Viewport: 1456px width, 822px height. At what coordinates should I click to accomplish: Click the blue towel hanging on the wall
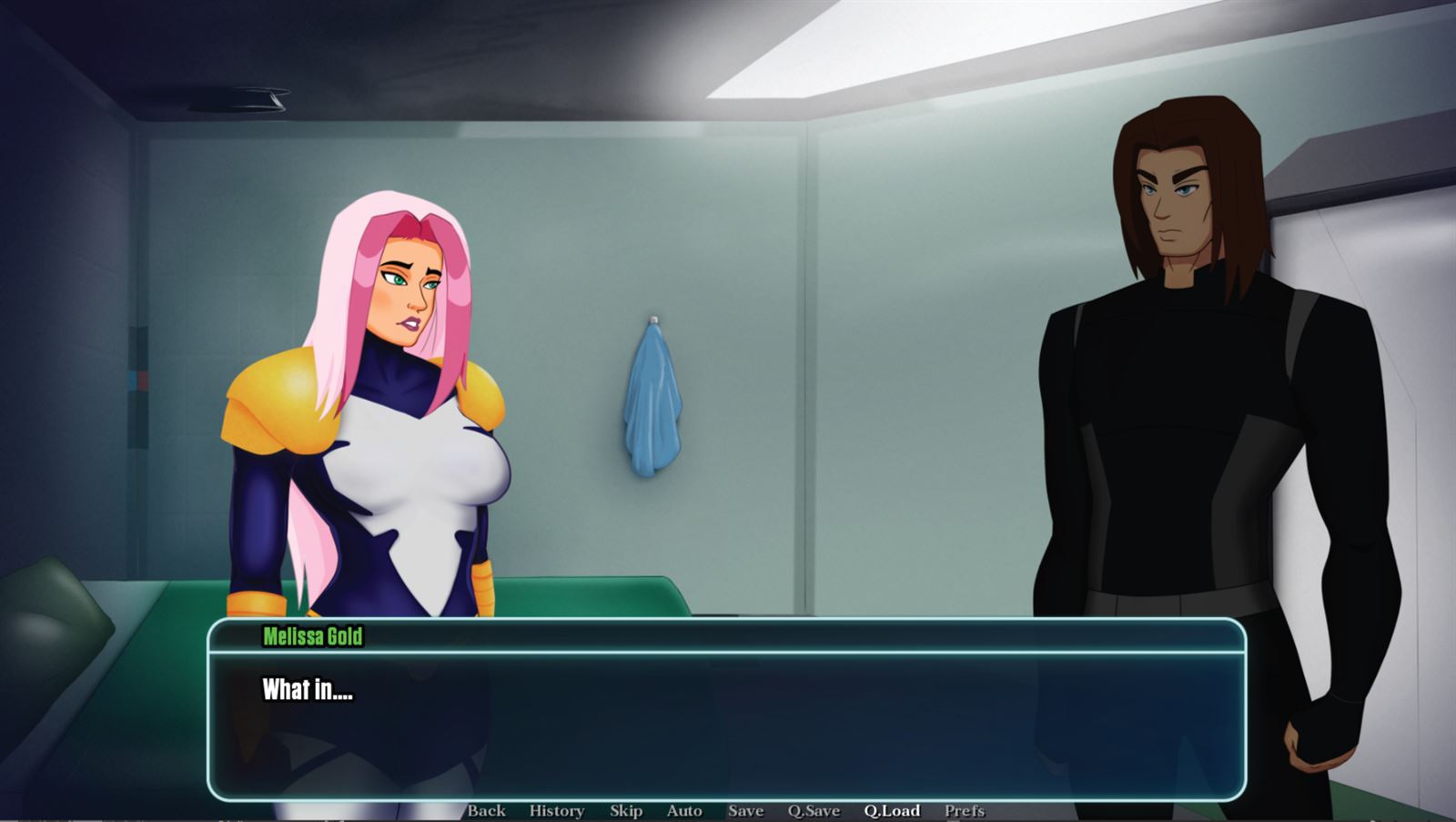pos(650,401)
